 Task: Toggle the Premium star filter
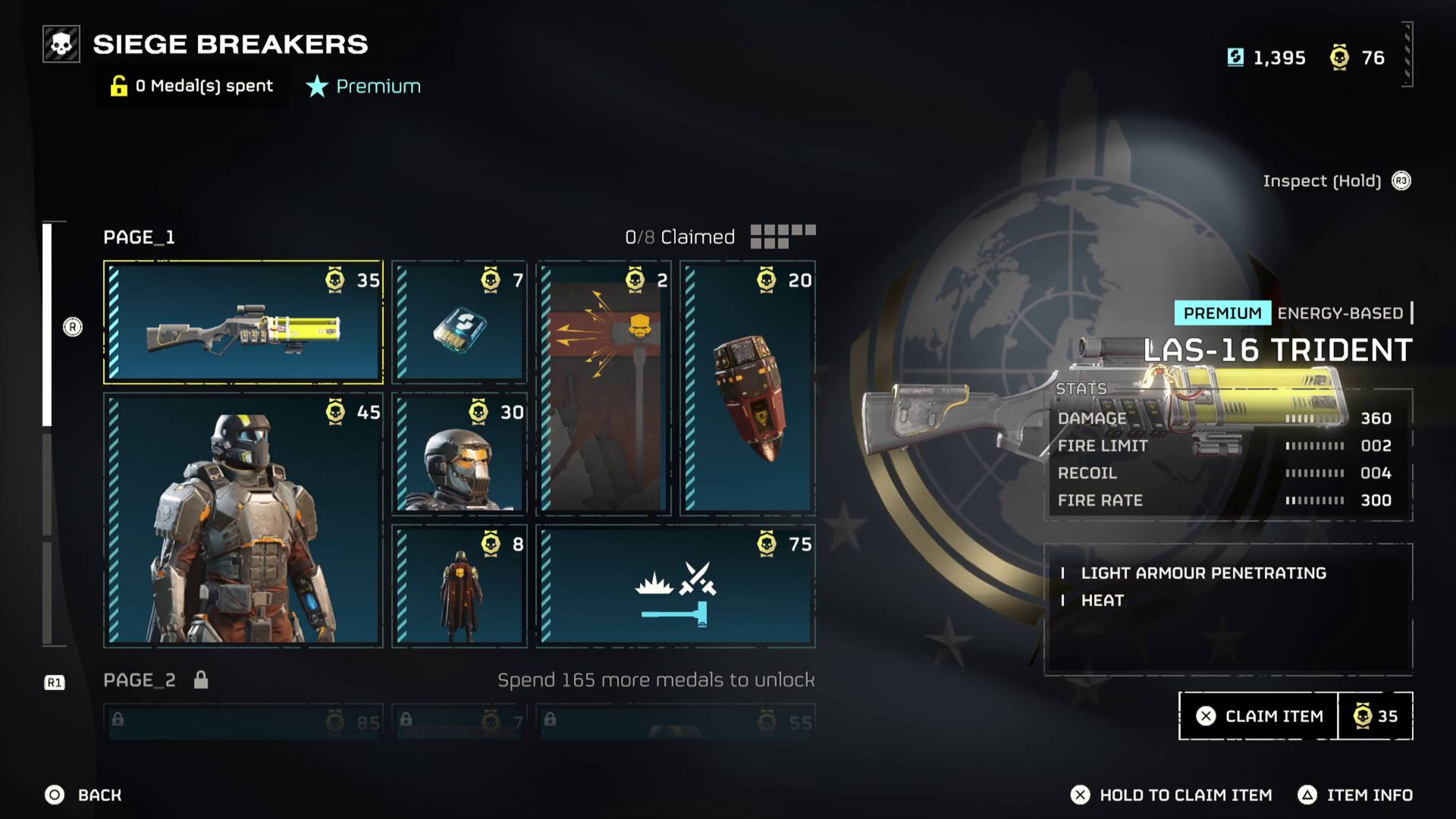point(362,86)
